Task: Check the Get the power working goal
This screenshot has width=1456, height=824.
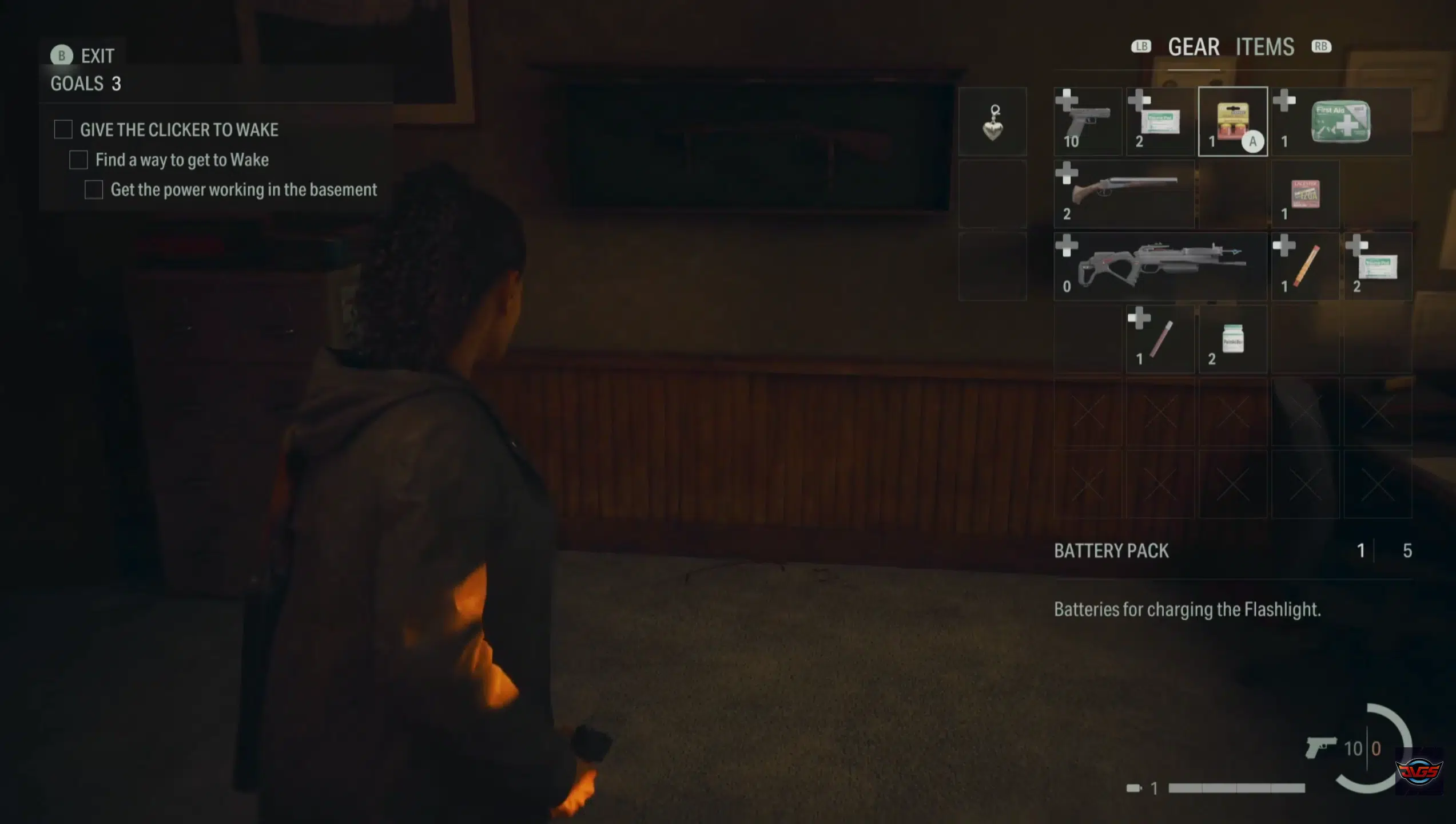Action: pyautogui.click(x=94, y=189)
